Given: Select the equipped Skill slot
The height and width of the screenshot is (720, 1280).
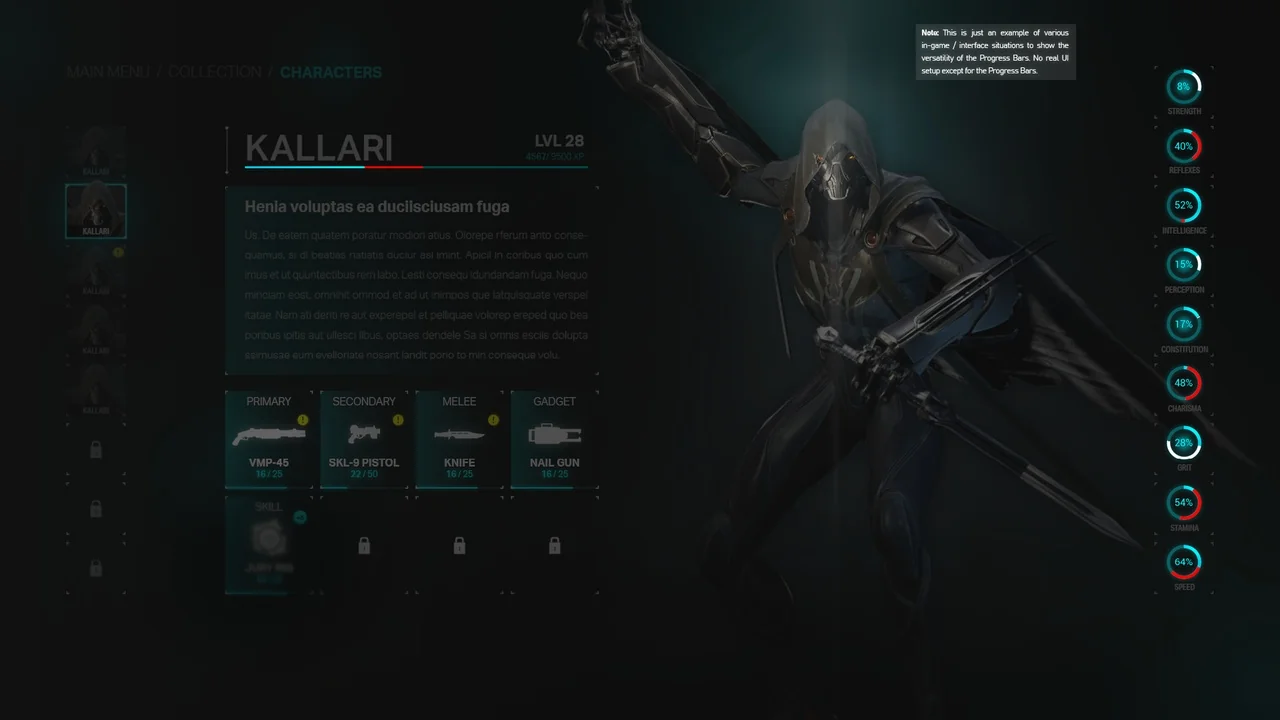Looking at the screenshot, I should [268, 544].
